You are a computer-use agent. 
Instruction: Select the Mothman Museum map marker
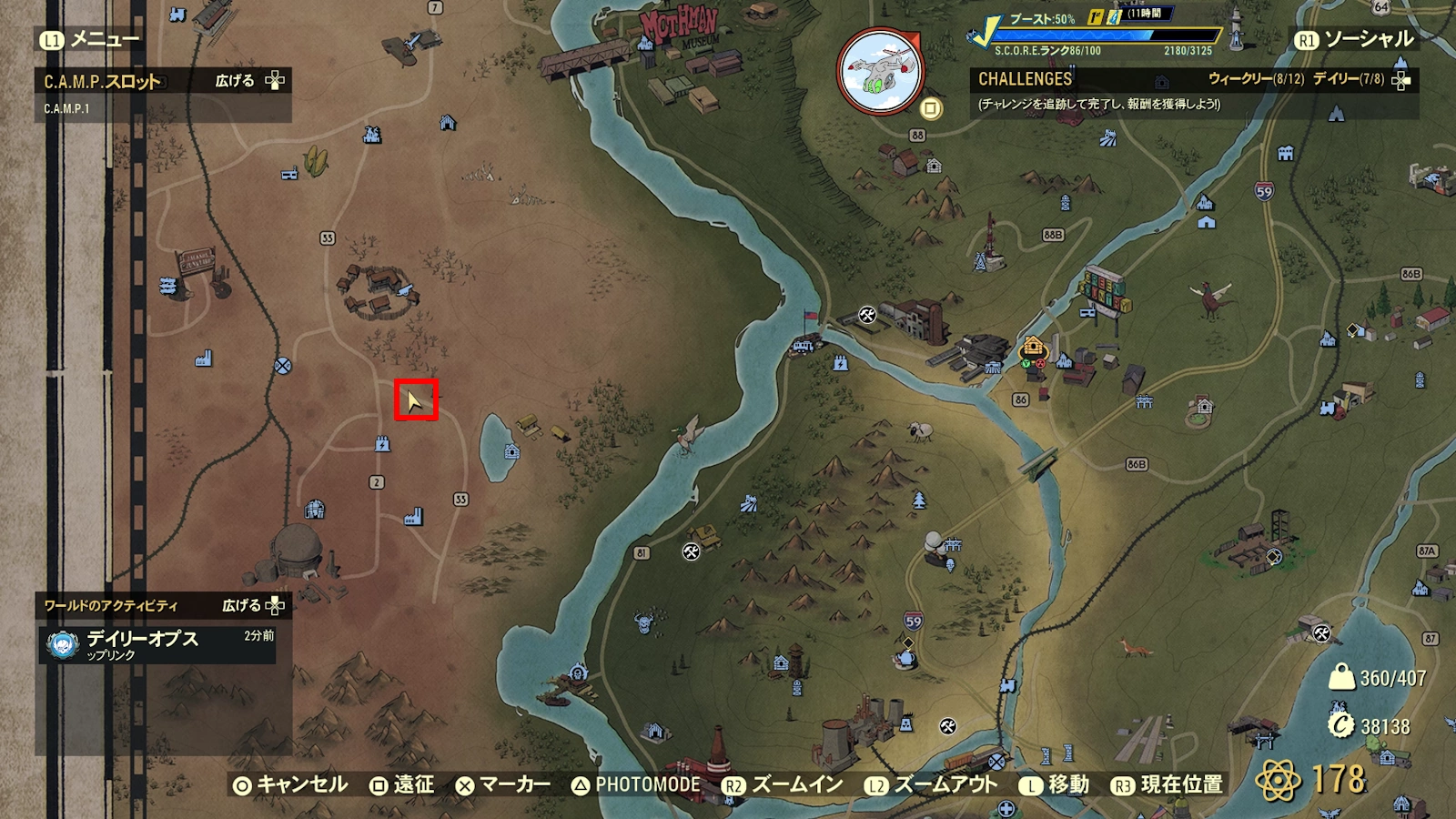coord(680,30)
